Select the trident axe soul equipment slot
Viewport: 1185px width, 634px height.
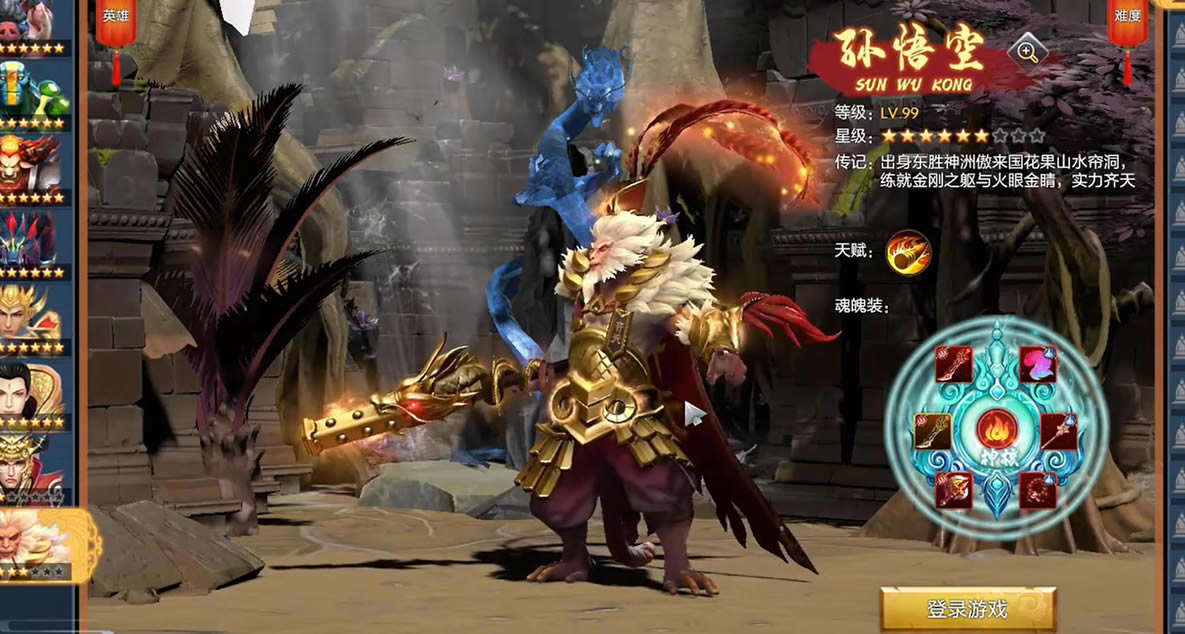pyautogui.click(x=954, y=491)
